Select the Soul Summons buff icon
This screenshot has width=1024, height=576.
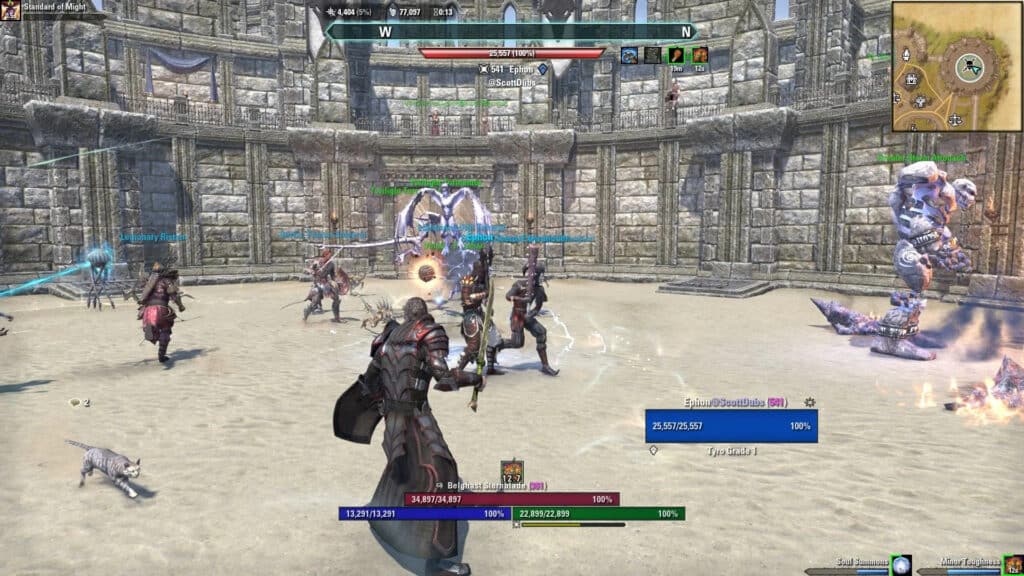(x=901, y=565)
